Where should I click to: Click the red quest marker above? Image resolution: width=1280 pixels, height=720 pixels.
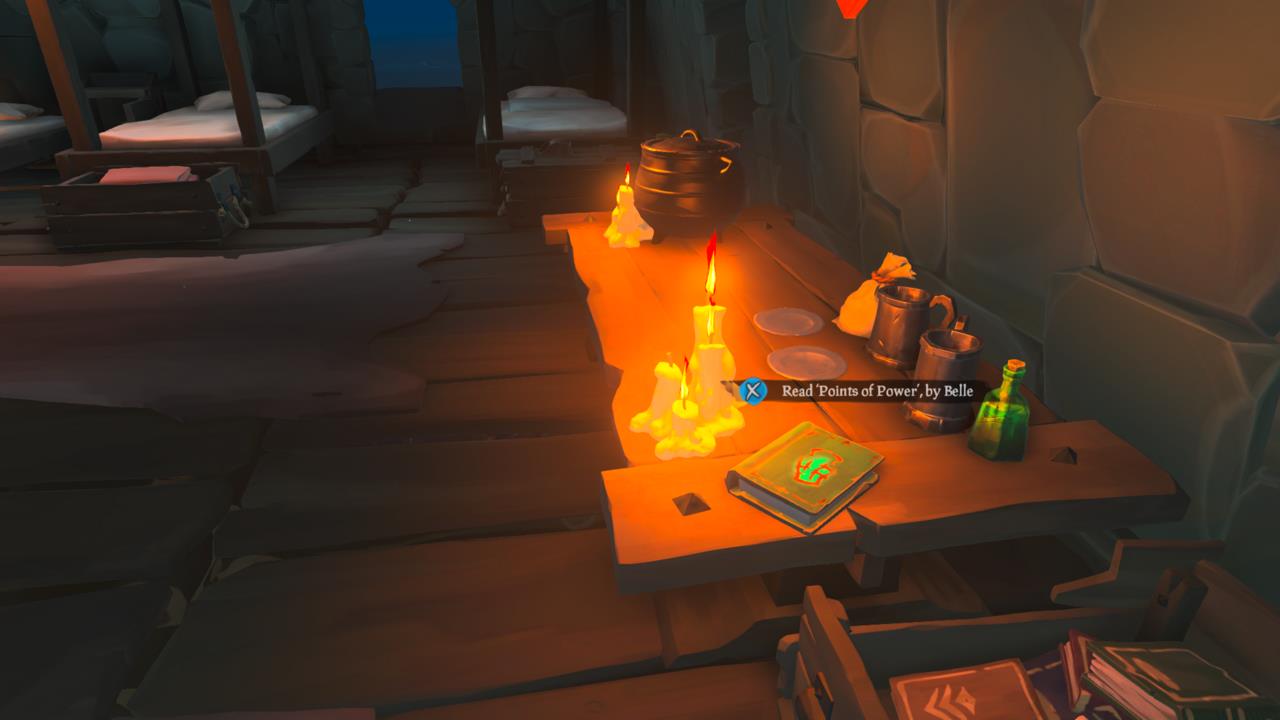(849, 8)
